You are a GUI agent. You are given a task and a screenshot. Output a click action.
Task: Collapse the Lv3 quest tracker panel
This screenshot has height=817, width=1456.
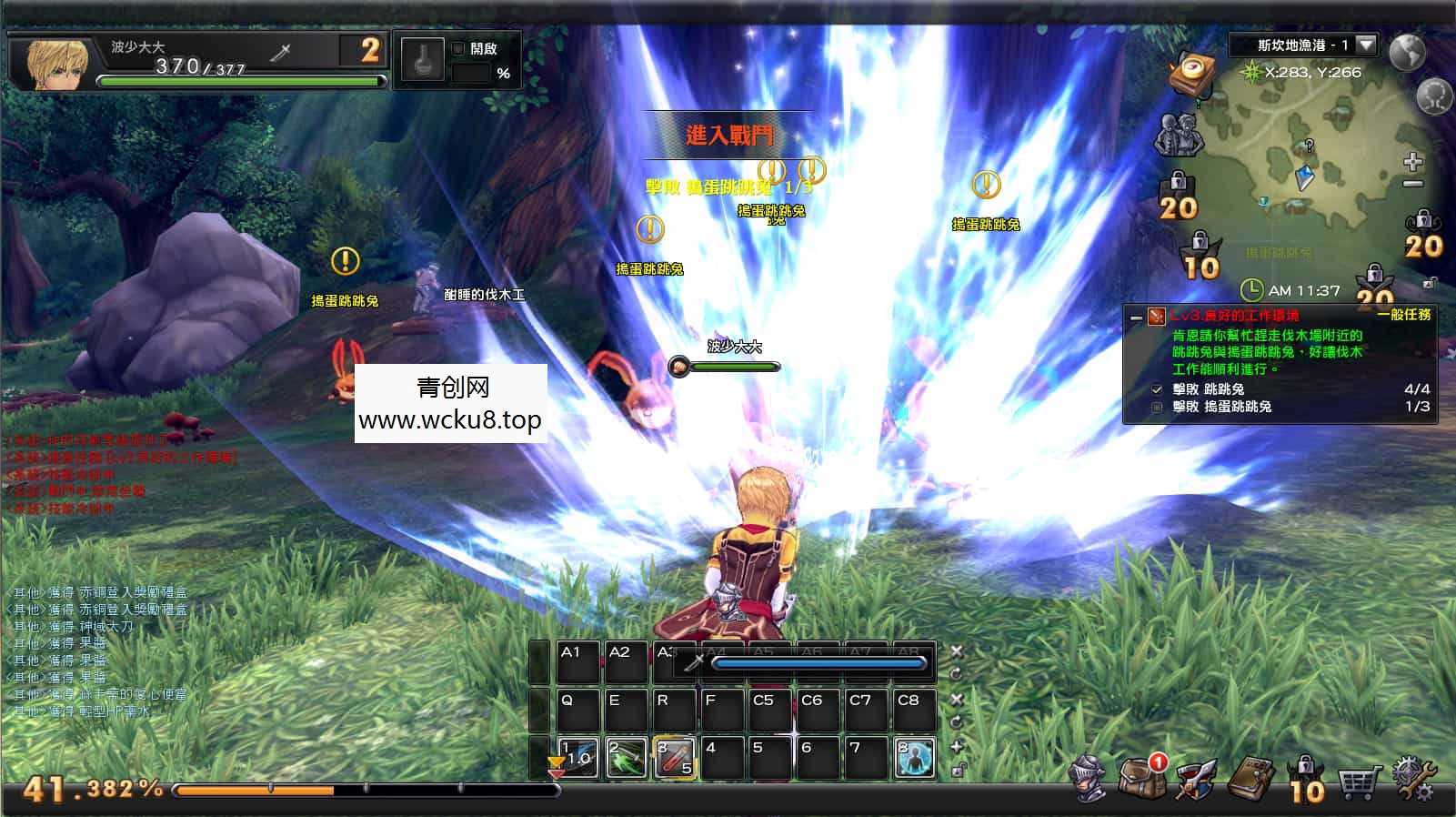click(x=1136, y=318)
